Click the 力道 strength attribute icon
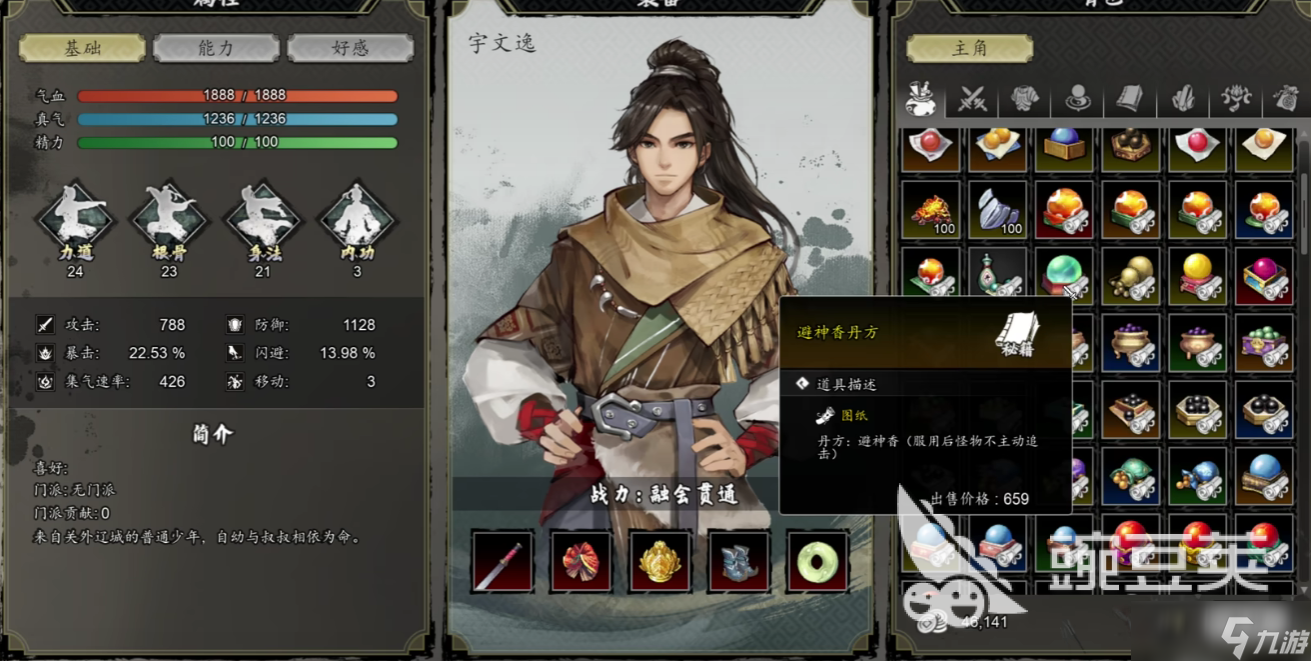This screenshot has height=661, width=1311. [x=75, y=218]
